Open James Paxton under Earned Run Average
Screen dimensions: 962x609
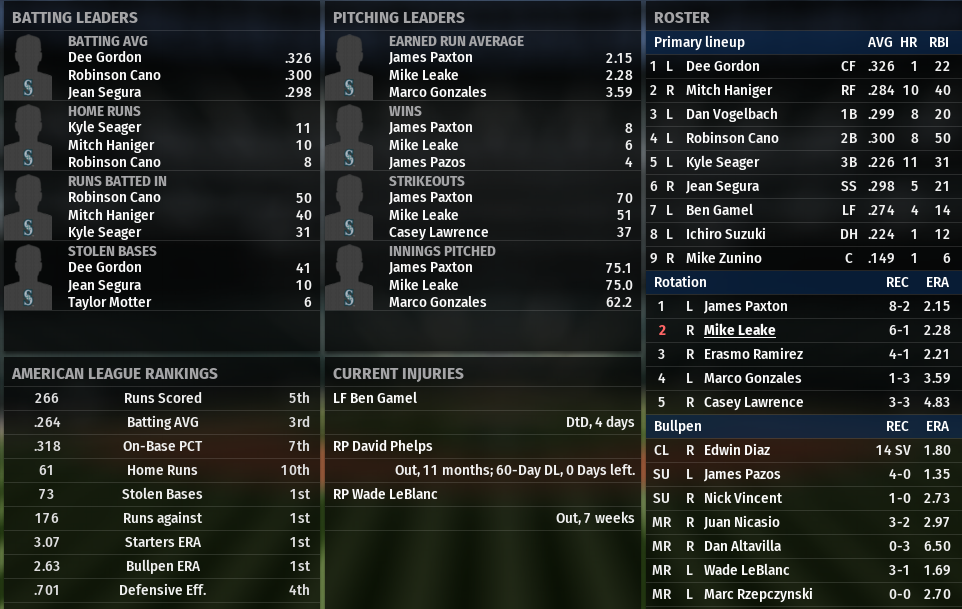coord(430,58)
